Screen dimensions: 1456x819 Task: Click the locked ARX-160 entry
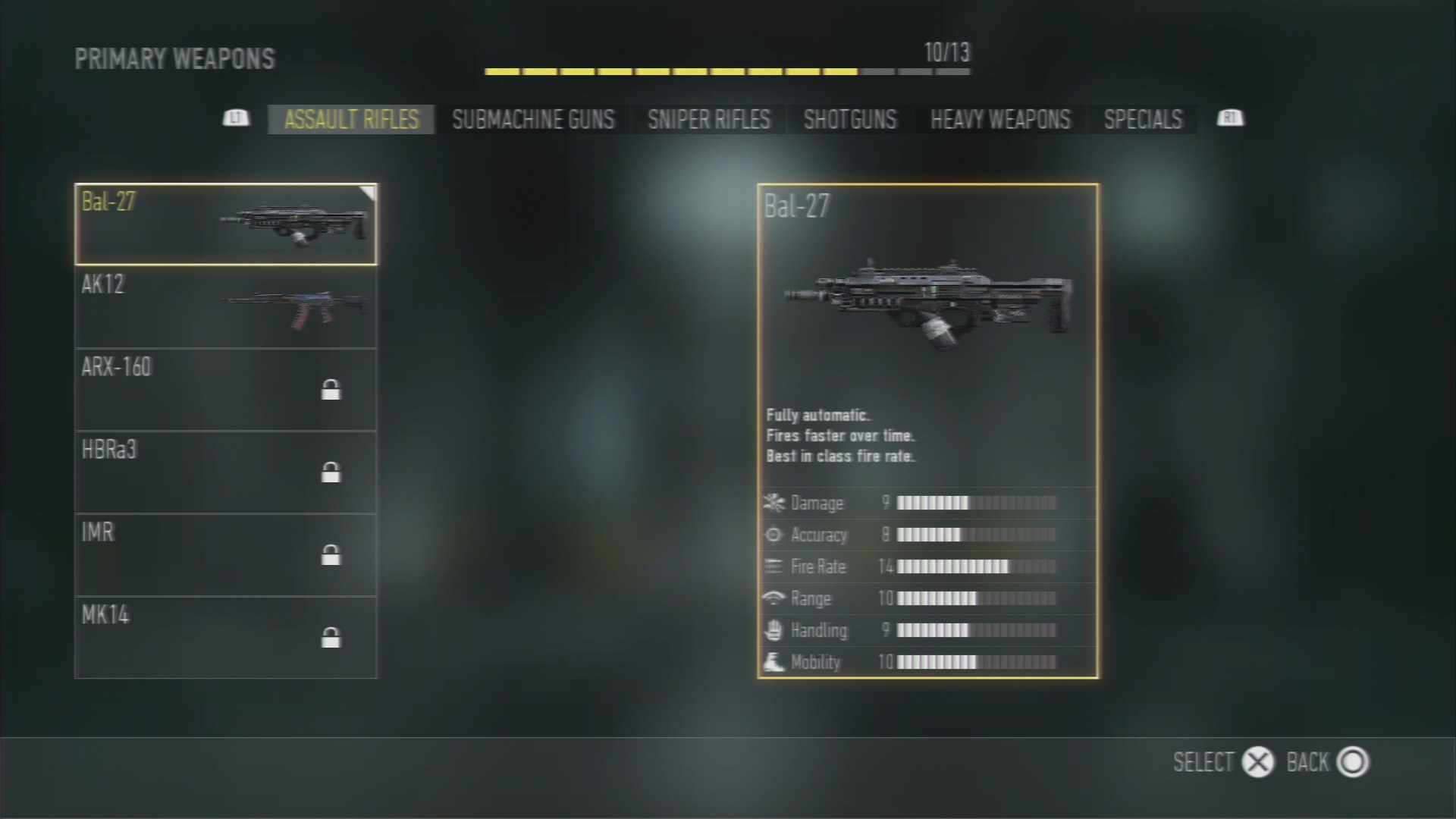point(225,390)
